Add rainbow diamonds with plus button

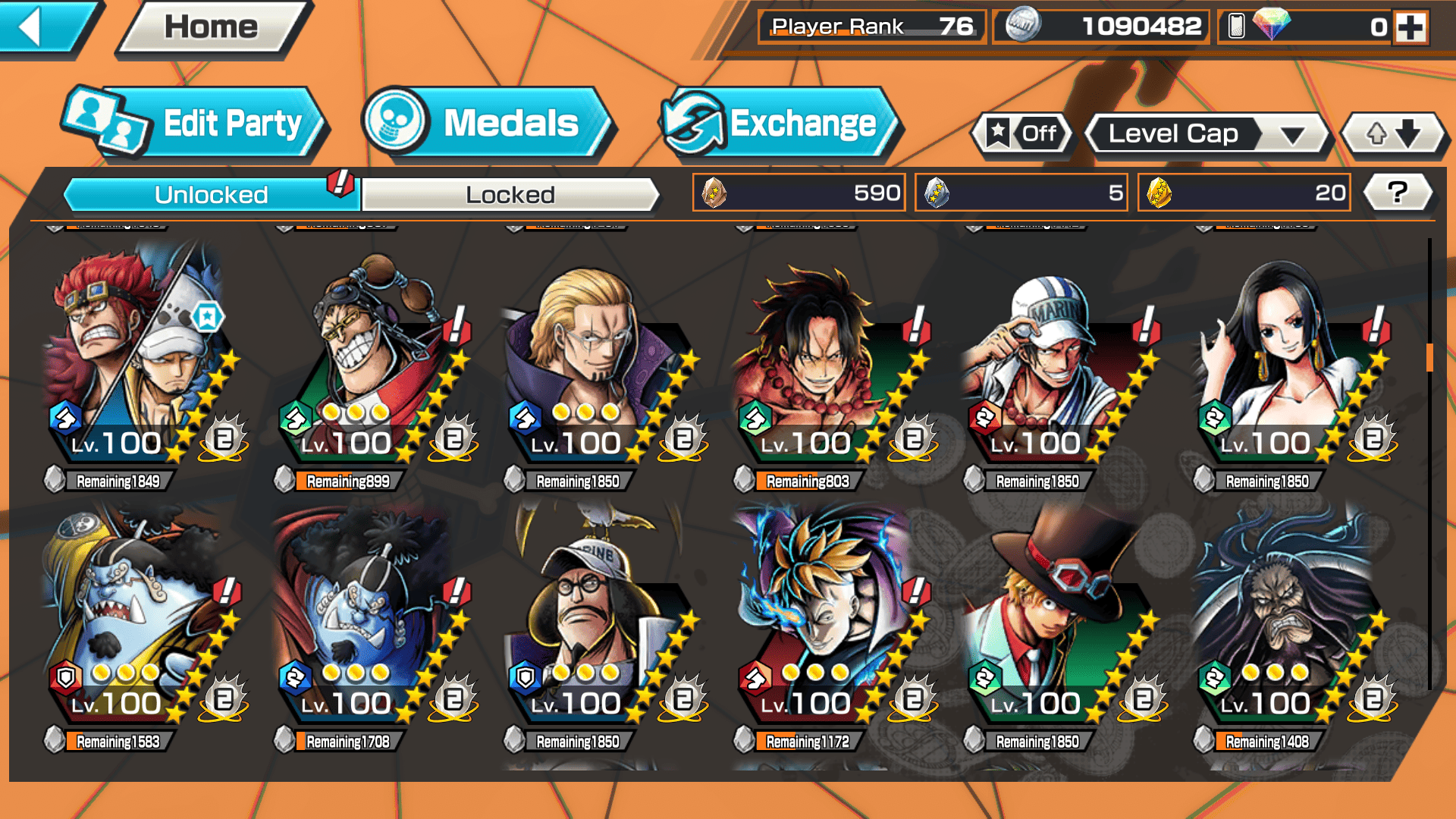pos(1410,27)
